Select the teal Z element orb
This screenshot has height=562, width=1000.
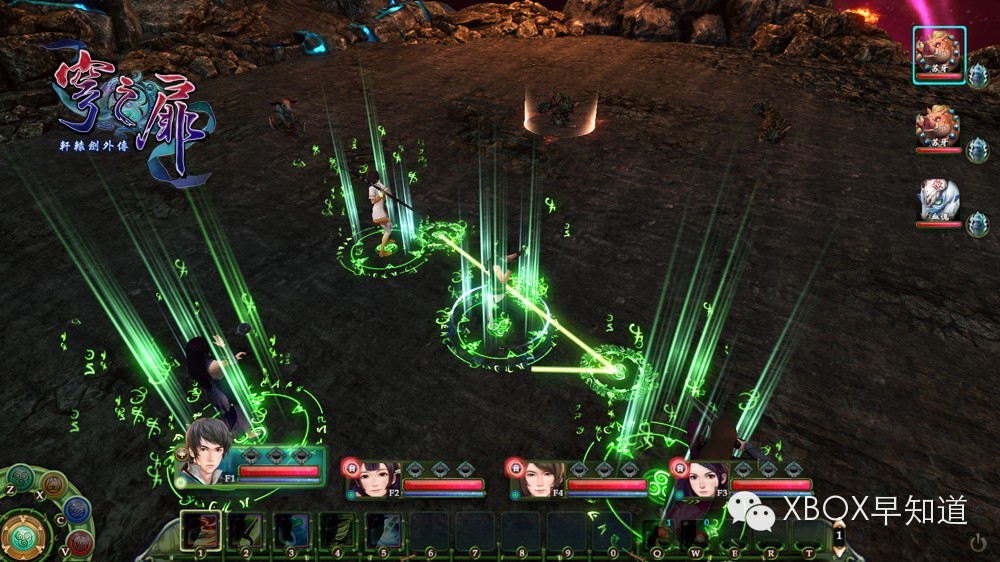click(x=20, y=477)
